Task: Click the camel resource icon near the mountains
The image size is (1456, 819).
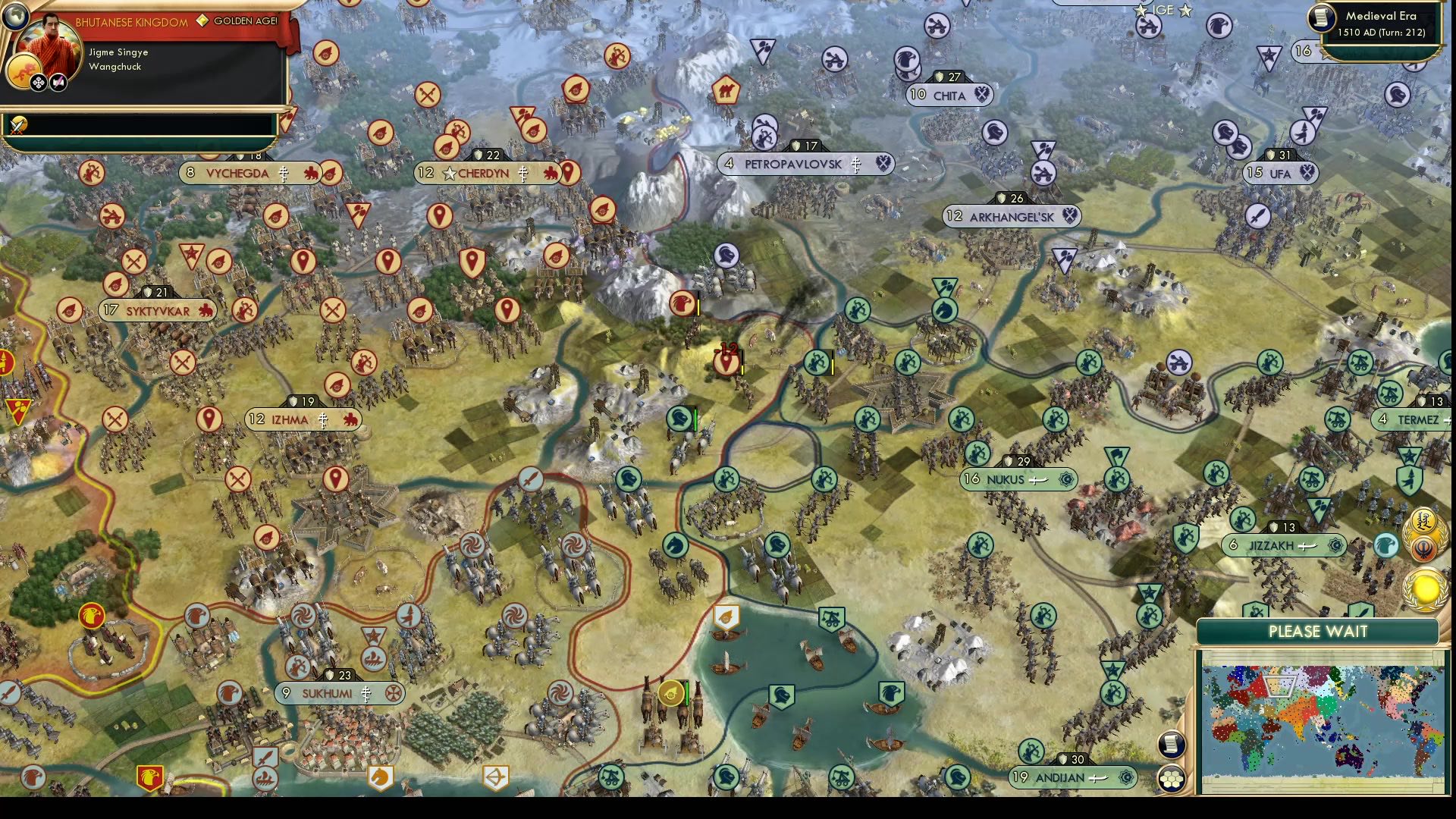Action: click(724, 90)
